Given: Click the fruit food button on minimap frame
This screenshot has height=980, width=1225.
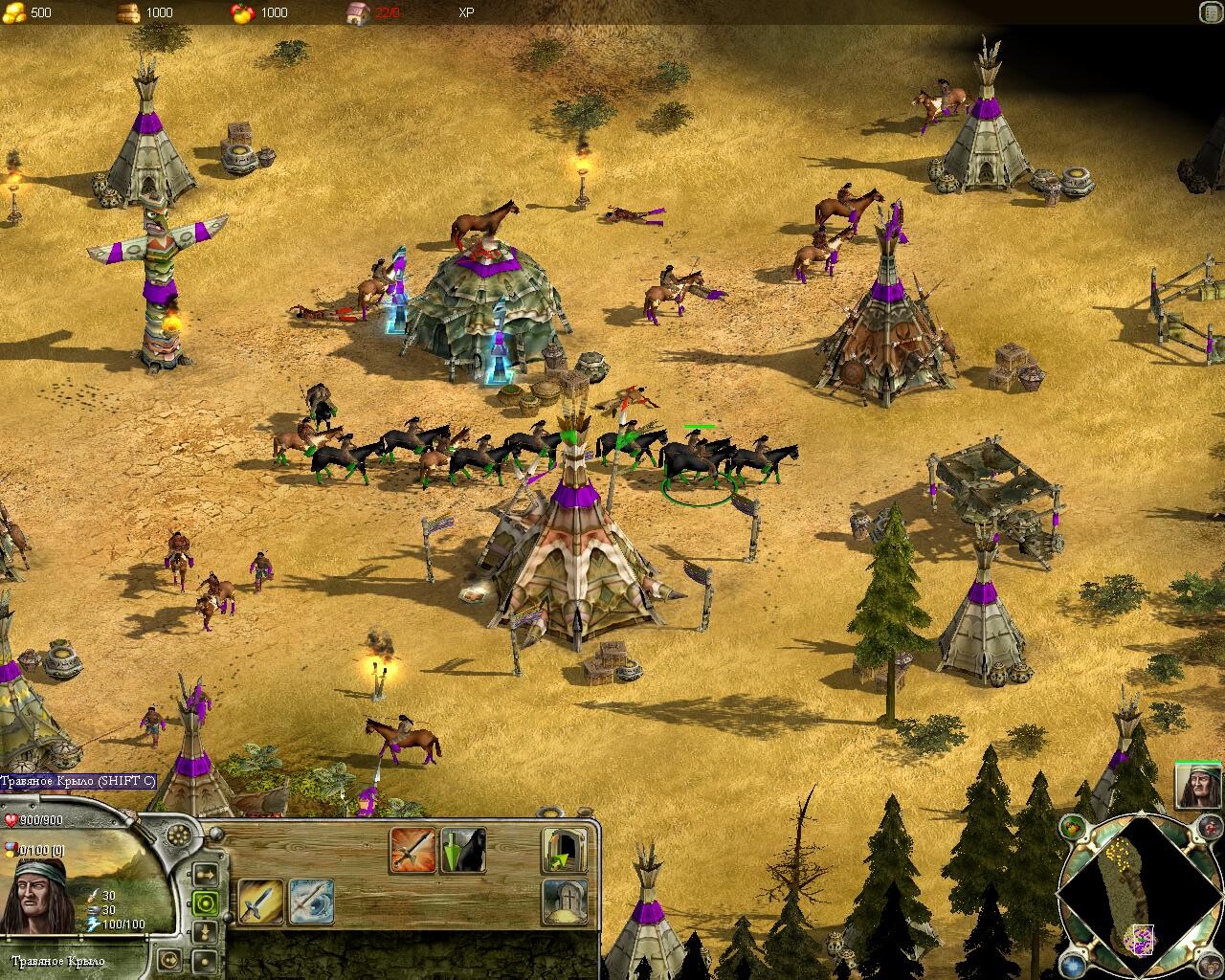Looking at the screenshot, I should [x=1072, y=828].
